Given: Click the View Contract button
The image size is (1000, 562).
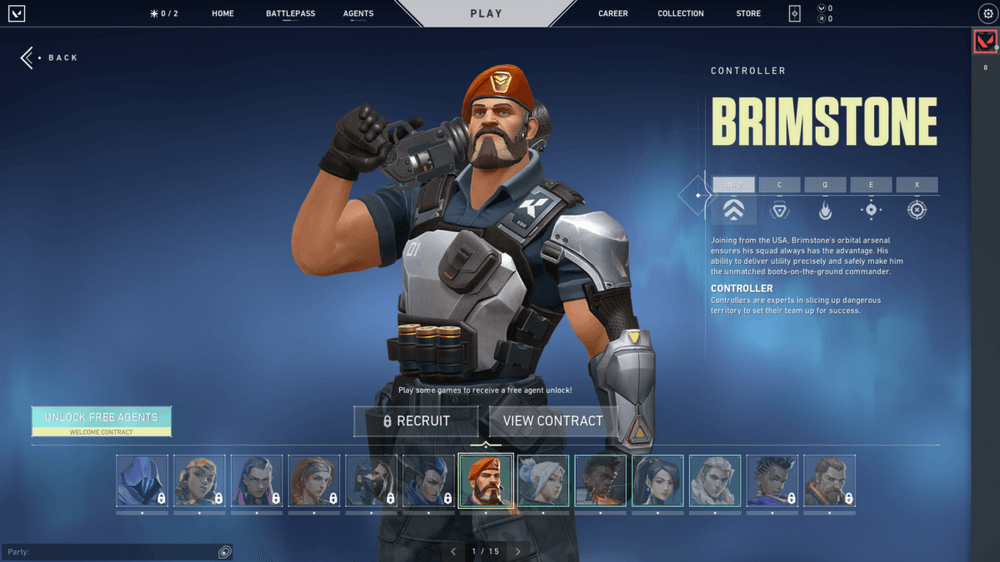Looking at the screenshot, I should [x=553, y=421].
